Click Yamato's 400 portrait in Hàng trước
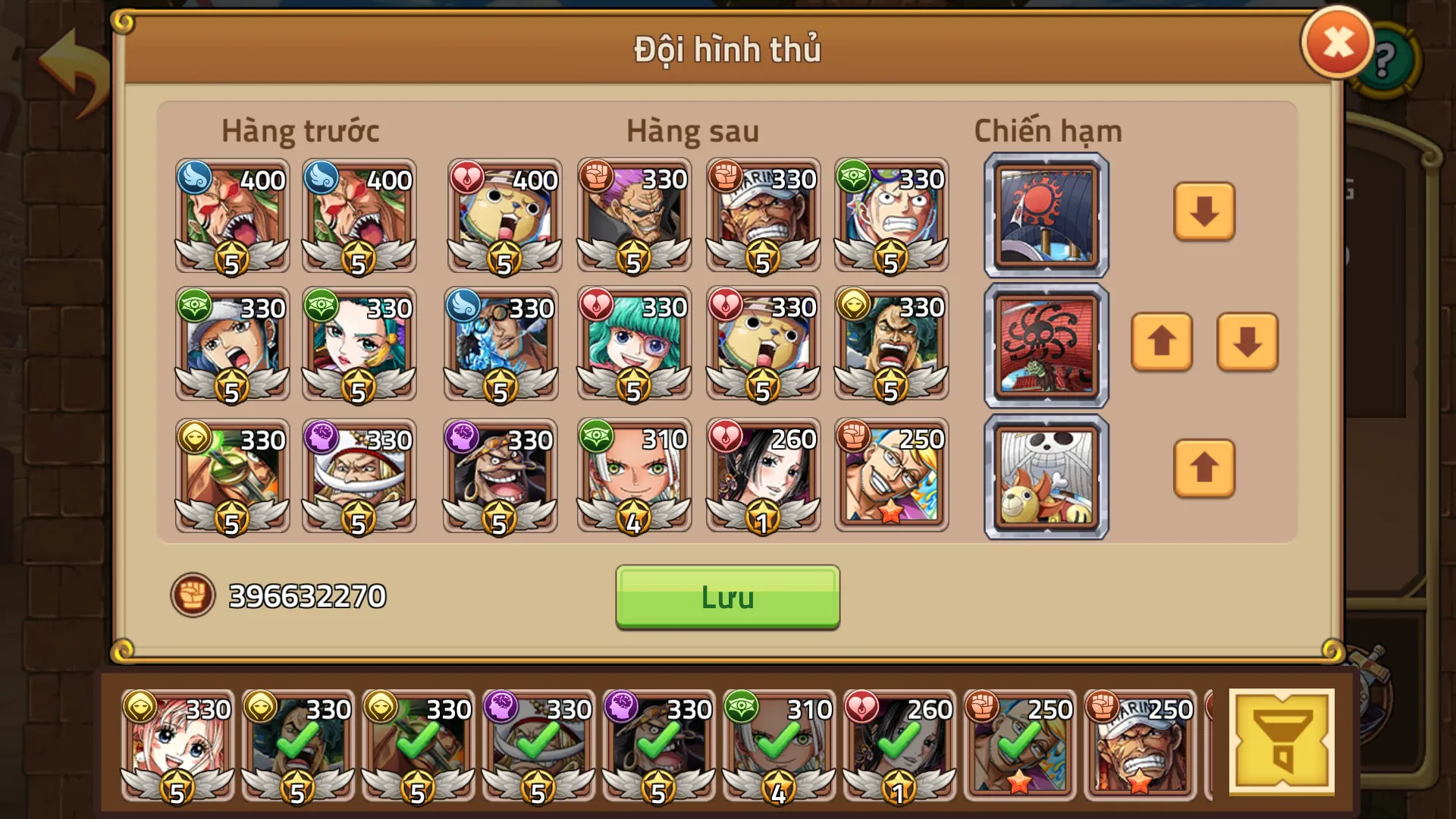 pos(231,218)
